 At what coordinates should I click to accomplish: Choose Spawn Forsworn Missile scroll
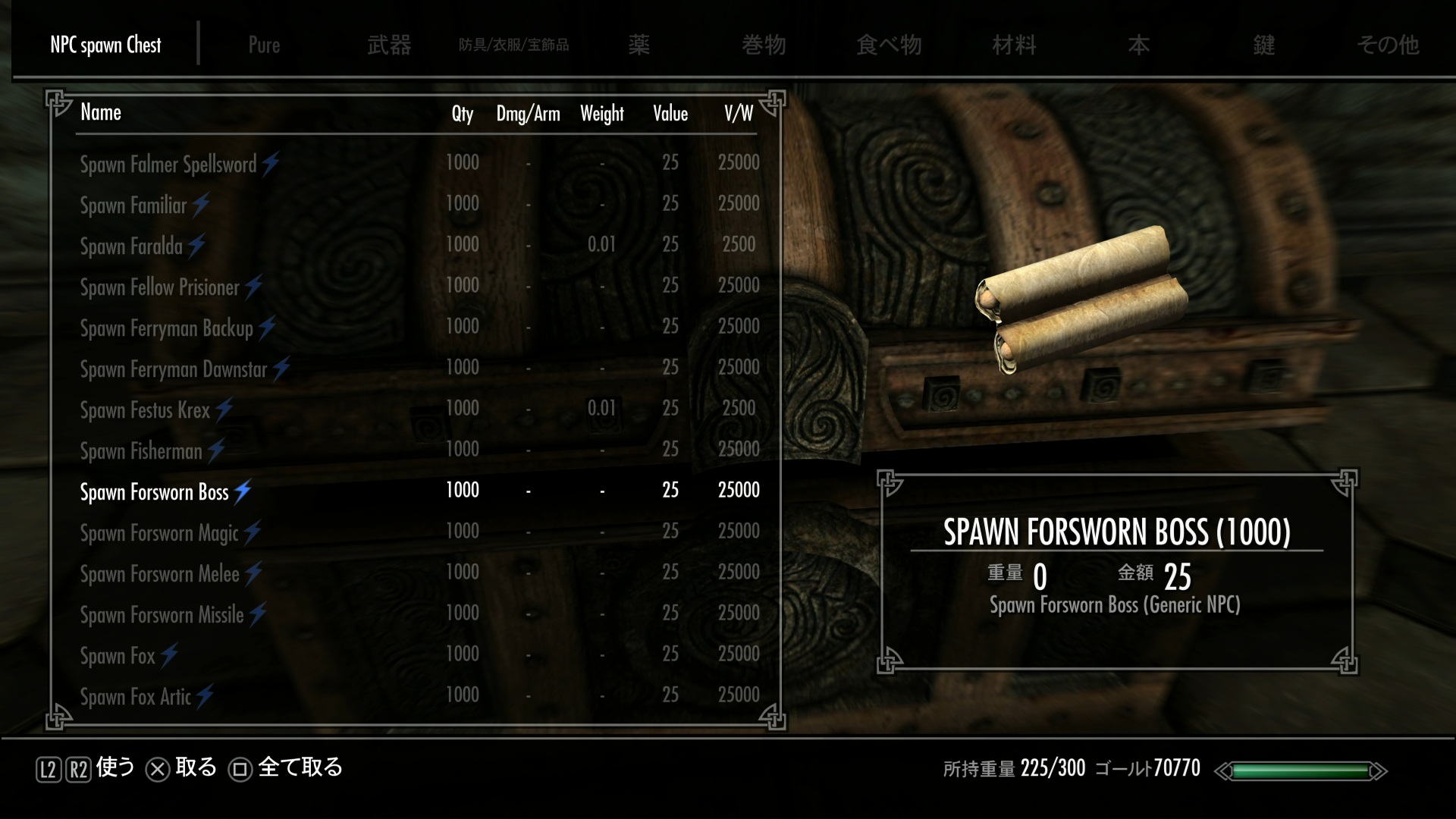162,615
